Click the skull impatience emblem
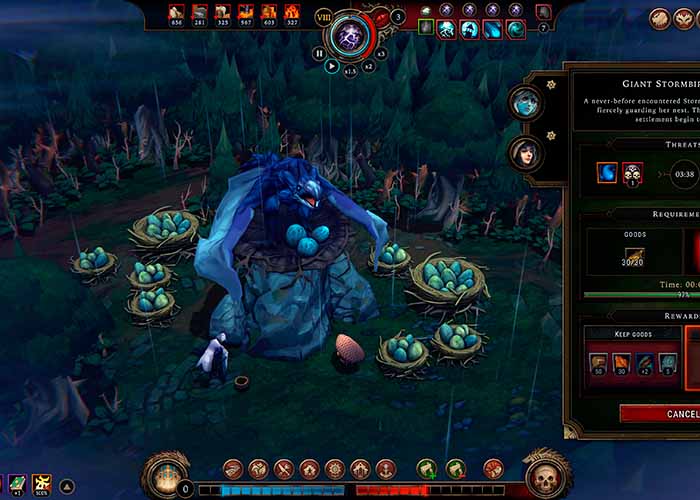Screen dimensions: 700x500 point(547,477)
